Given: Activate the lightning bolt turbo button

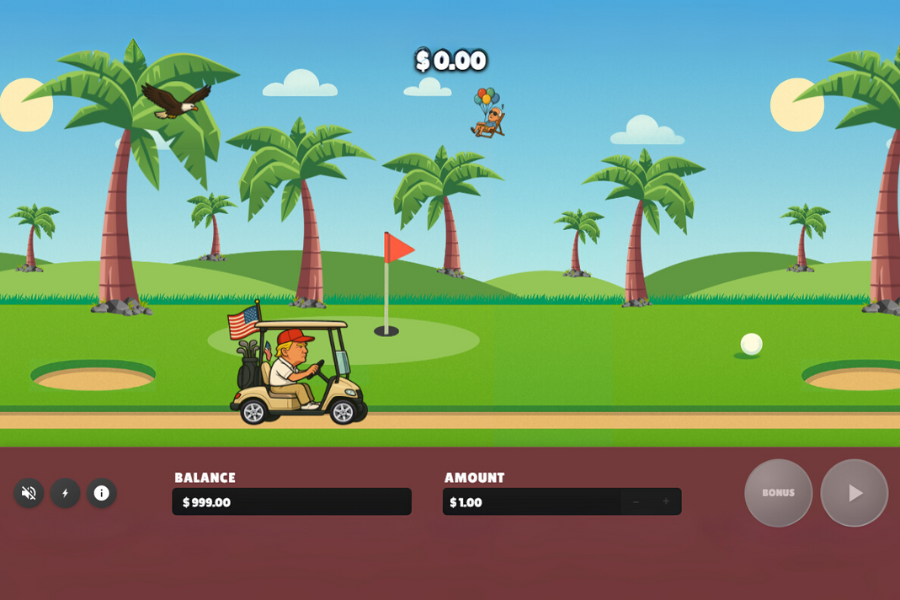Looking at the screenshot, I should click(65, 493).
